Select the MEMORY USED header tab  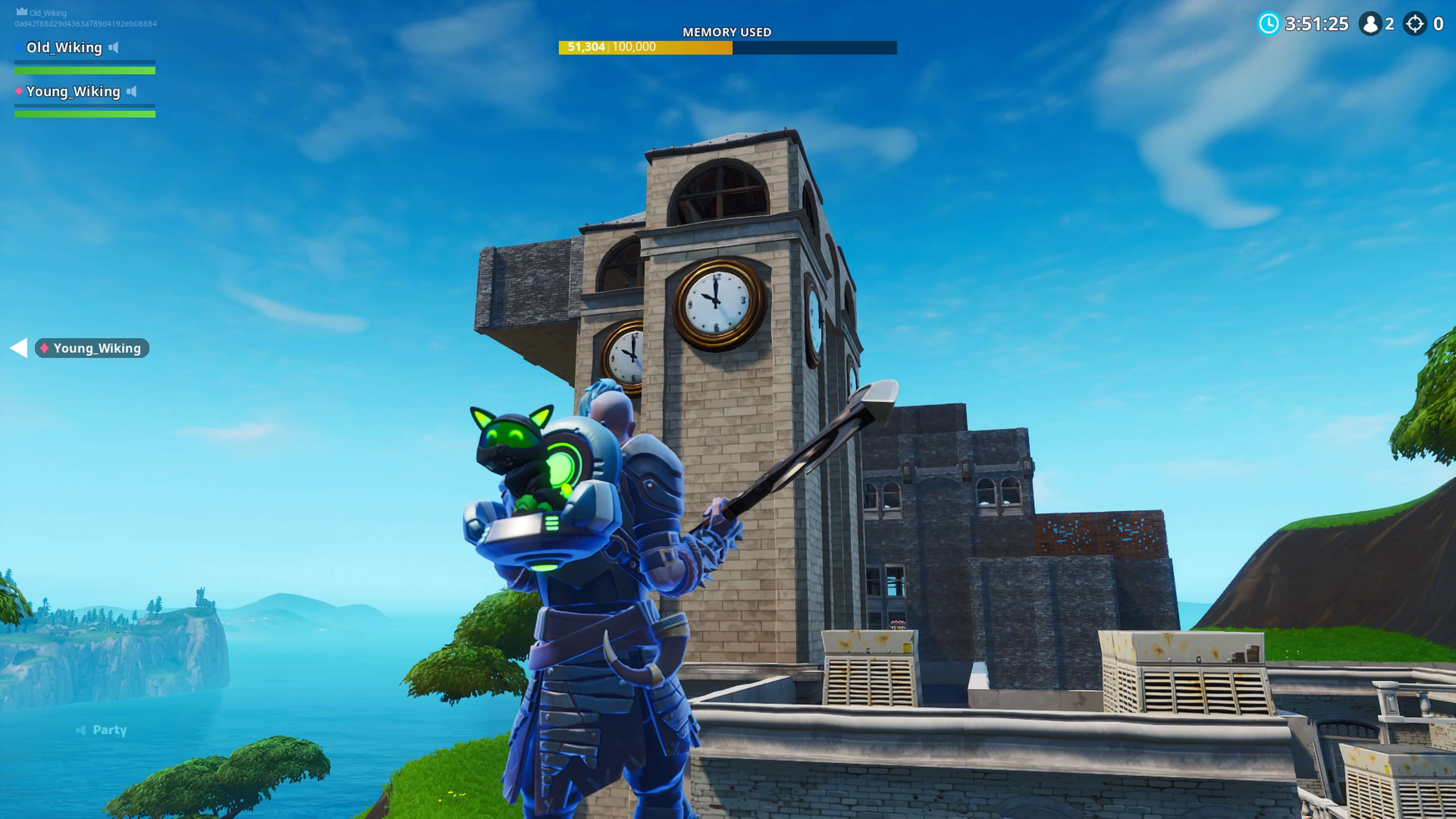[x=727, y=32]
